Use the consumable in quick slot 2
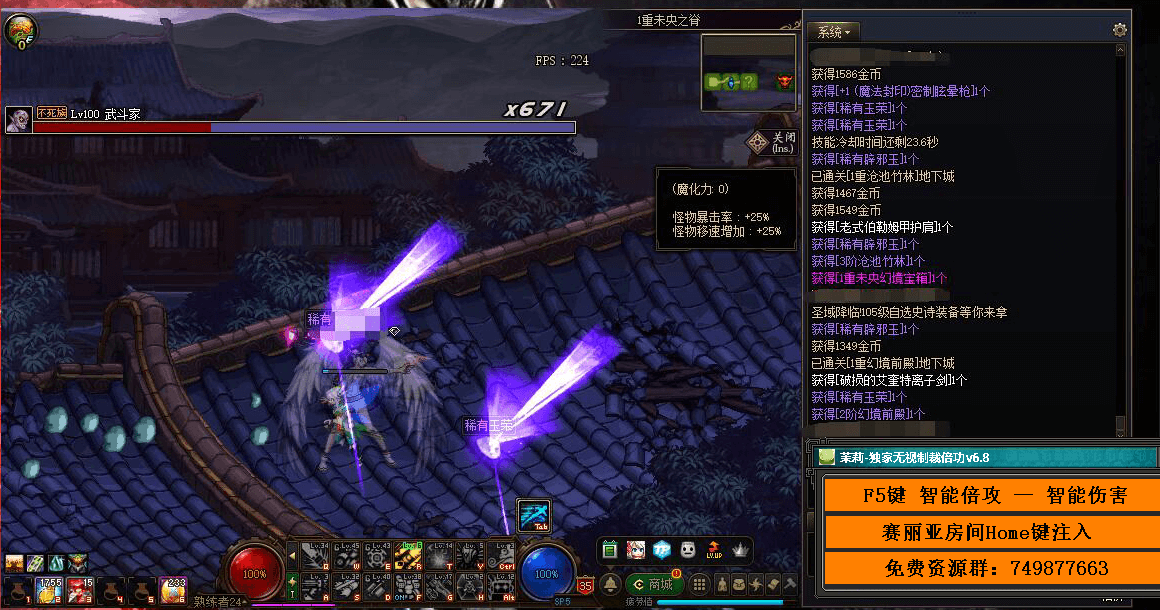The height and width of the screenshot is (610, 1160). (x=48, y=589)
